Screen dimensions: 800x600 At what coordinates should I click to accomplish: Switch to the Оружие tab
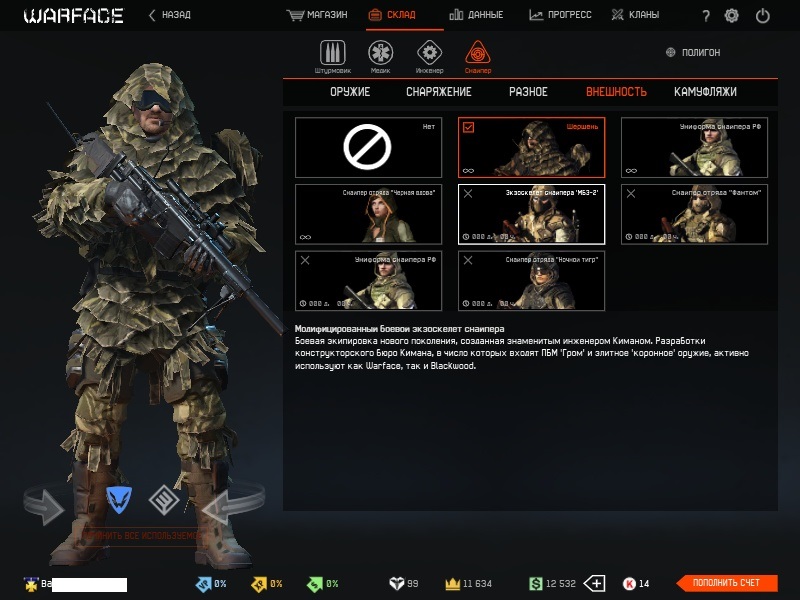(350, 92)
